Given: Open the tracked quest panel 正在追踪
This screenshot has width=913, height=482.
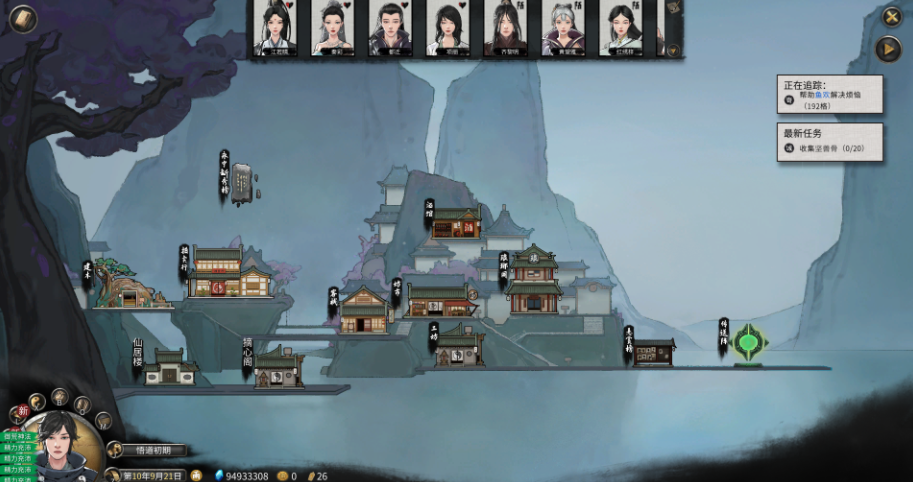Looking at the screenshot, I should [829, 96].
